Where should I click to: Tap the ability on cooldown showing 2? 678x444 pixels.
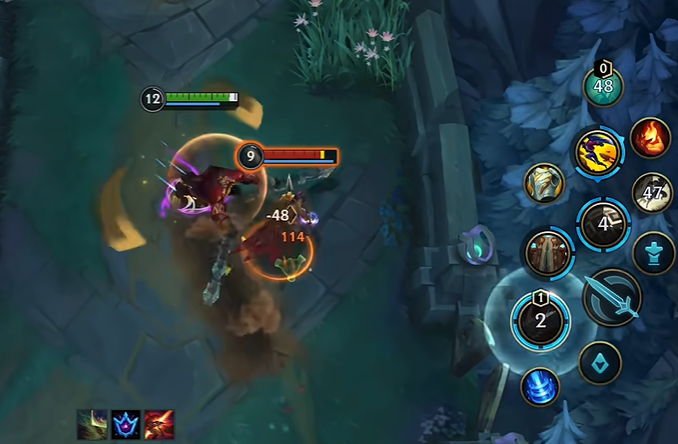[540, 320]
